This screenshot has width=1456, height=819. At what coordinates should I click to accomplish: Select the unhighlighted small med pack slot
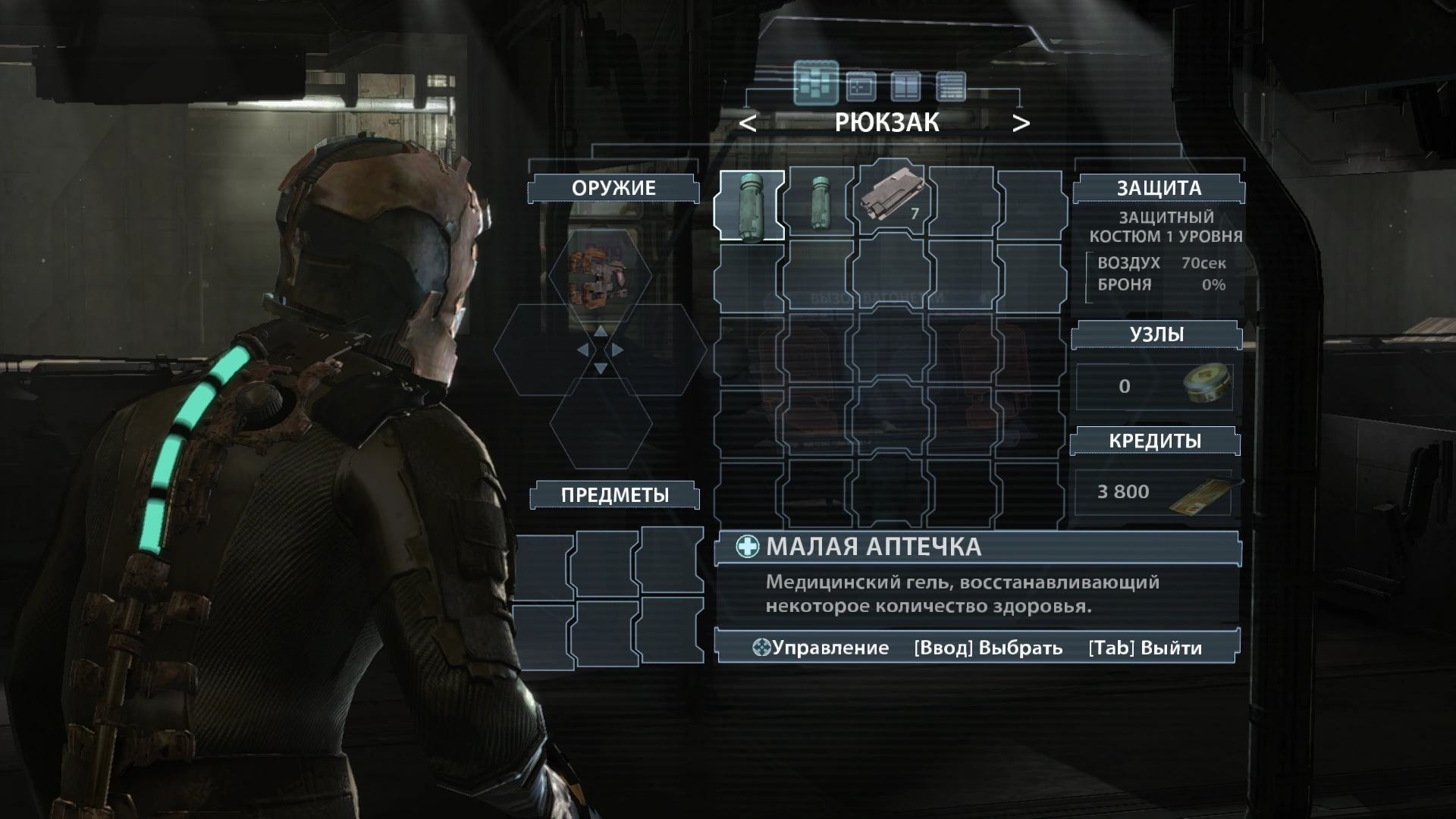pos(820,203)
